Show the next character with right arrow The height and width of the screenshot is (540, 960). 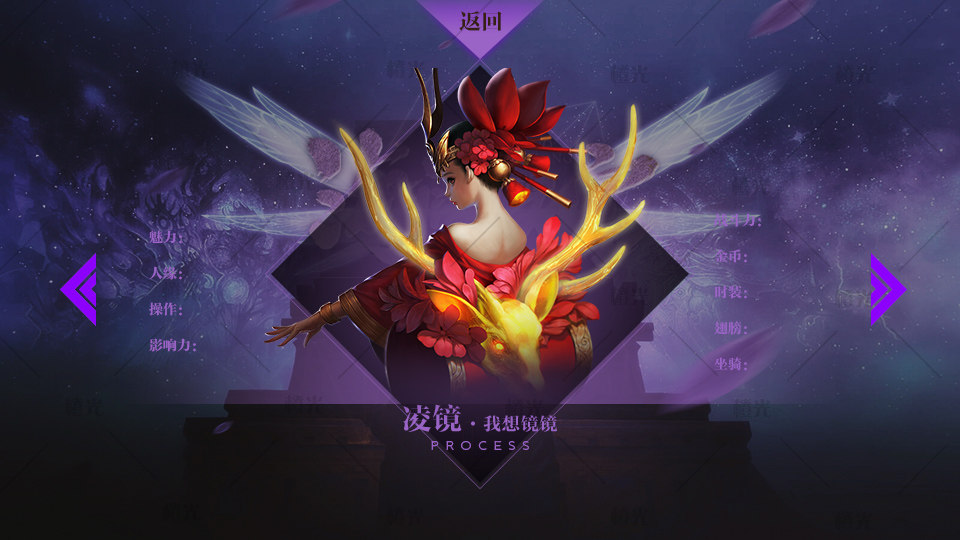pyautogui.click(x=886, y=289)
